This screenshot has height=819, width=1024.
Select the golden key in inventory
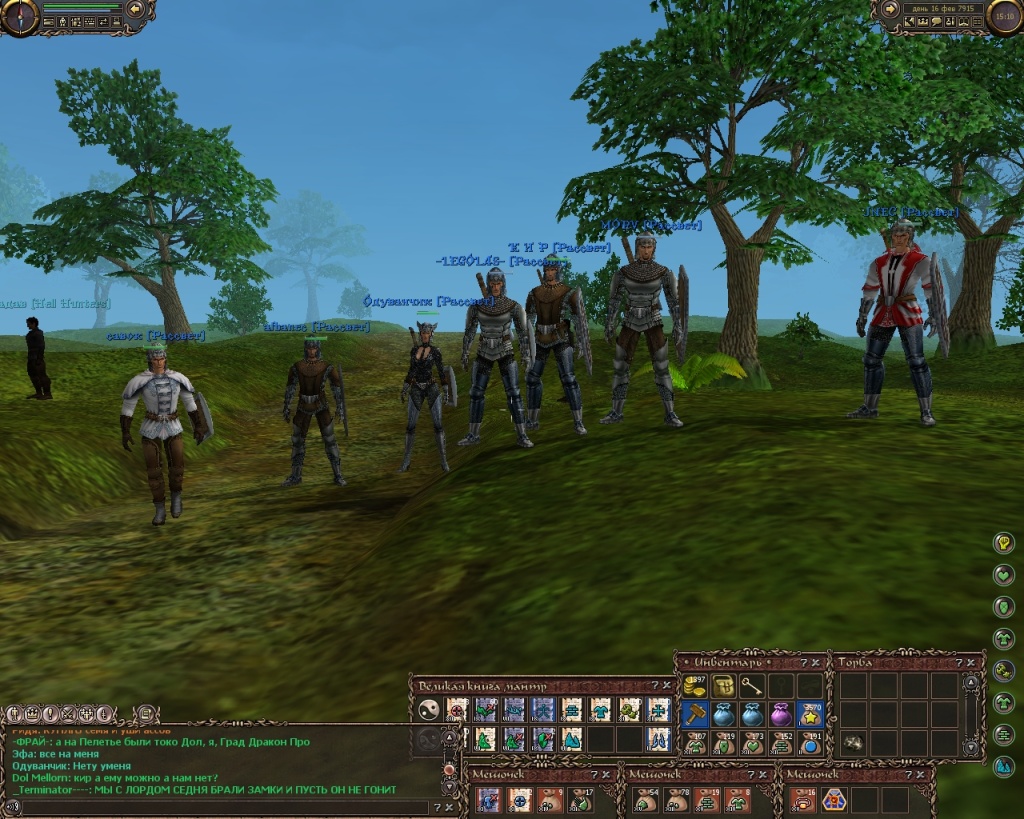(752, 686)
